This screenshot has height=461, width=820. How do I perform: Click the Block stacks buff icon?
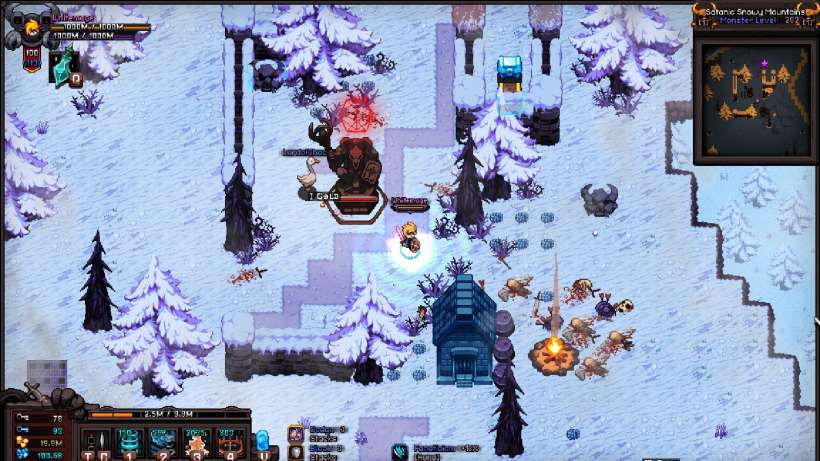[x=296, y=450]
